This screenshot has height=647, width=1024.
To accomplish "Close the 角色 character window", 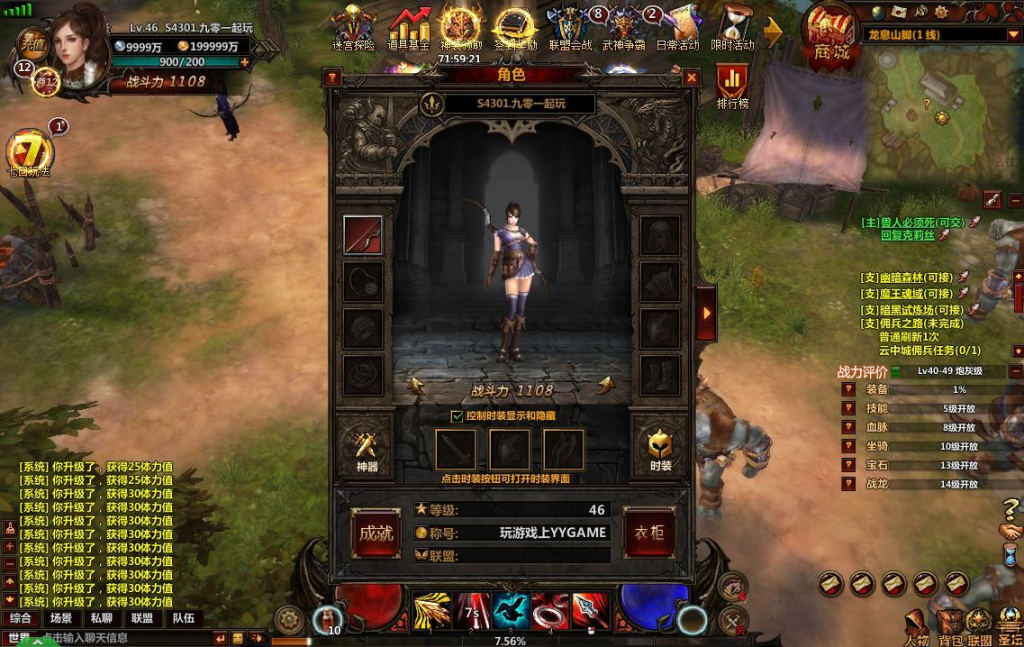I will pos(691,77).
